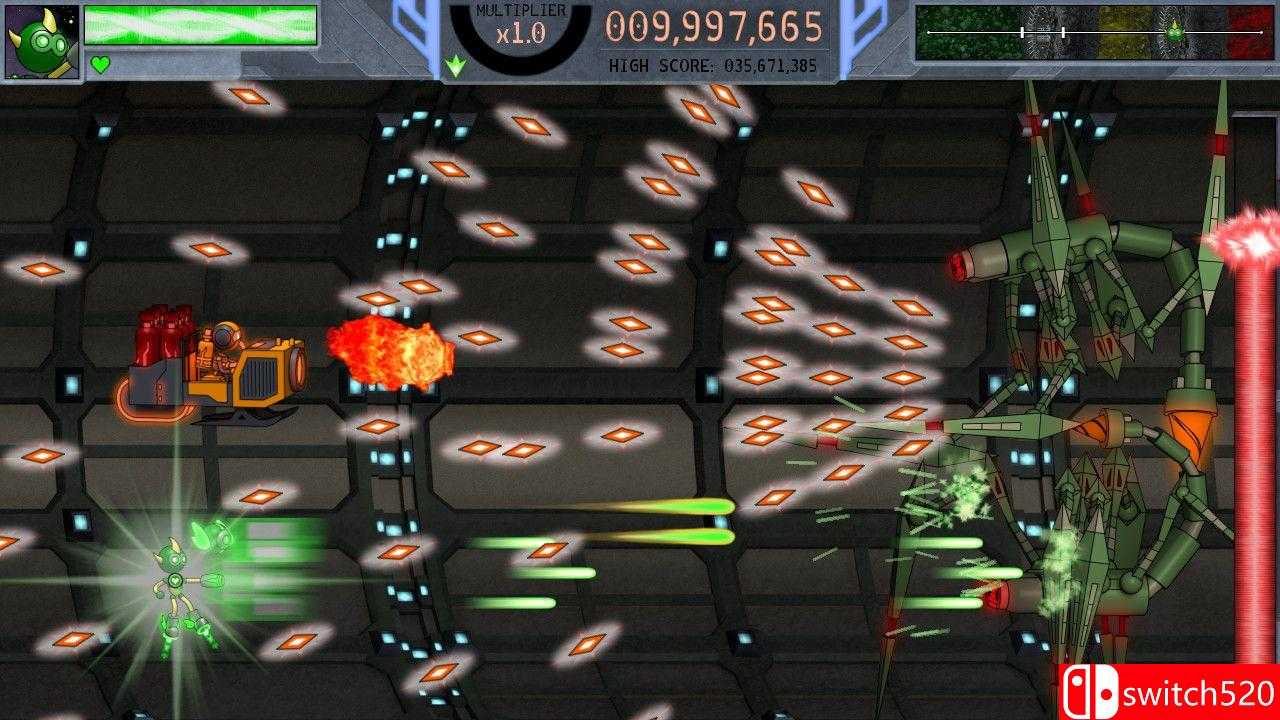Screen dimensions: 1280x720
Task: Click the player position marker on the level progress map
Action: tap(1175, 30)
